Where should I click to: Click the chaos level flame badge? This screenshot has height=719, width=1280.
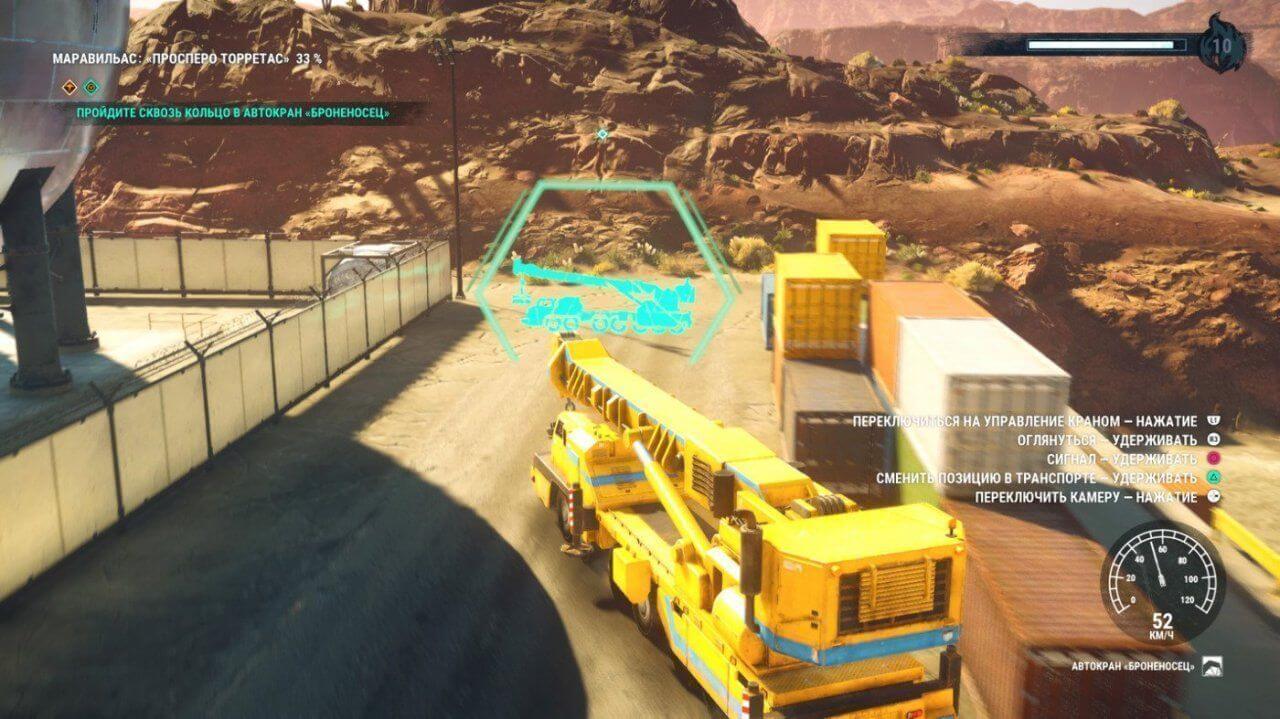coord(1221,45)
